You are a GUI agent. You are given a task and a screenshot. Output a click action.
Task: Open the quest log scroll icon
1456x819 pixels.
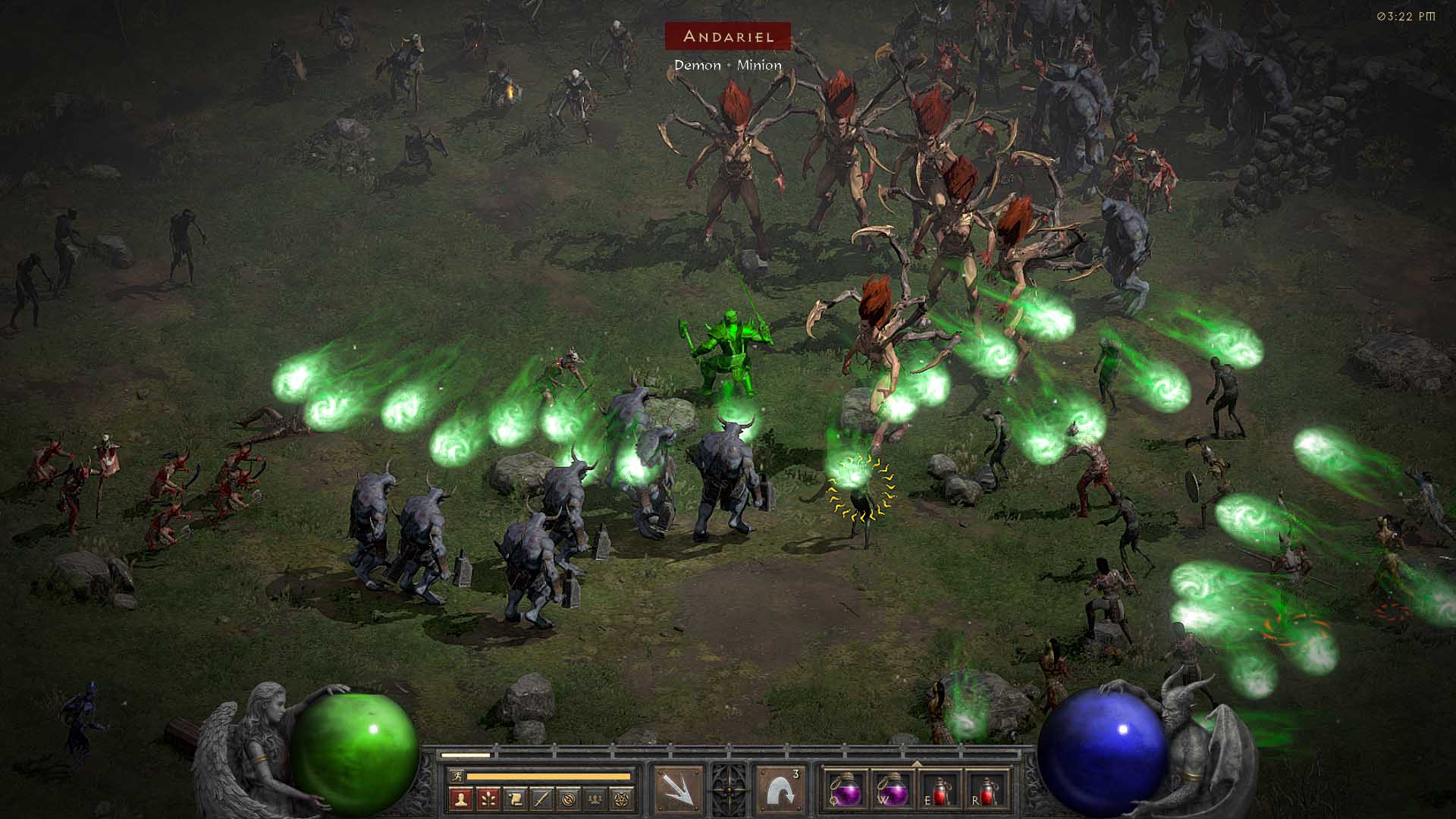(x=515, y=798)
